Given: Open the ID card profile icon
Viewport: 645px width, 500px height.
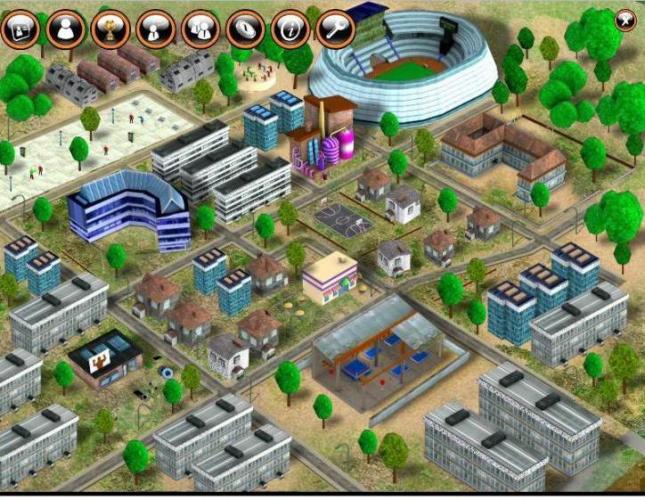Looking at the screenshot, I should click(20, 28).
